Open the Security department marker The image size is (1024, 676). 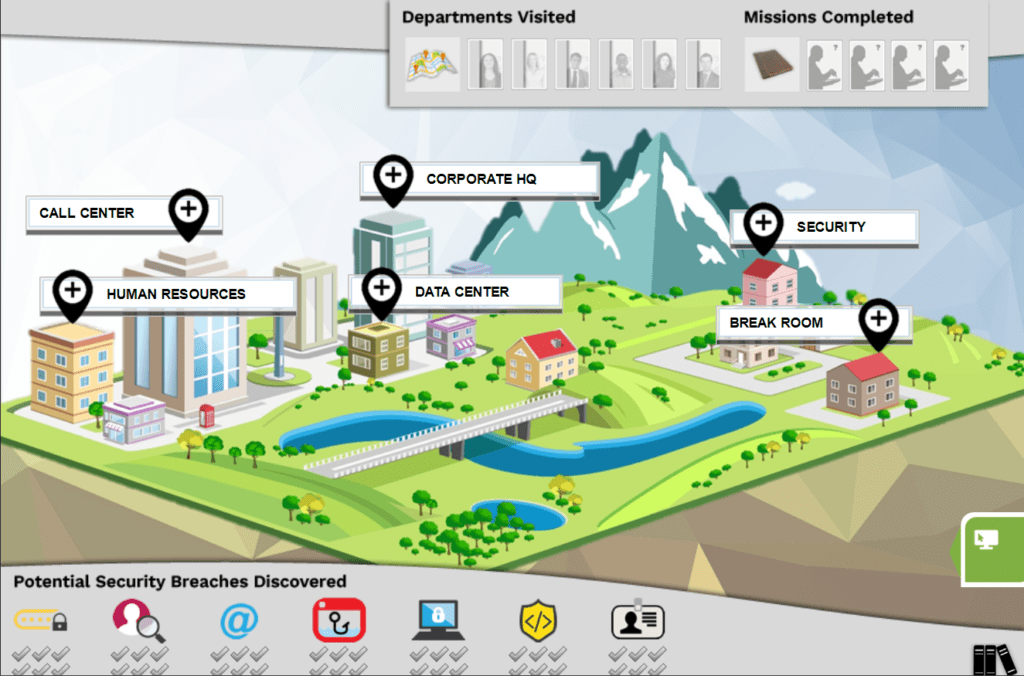tap(763, 224)
